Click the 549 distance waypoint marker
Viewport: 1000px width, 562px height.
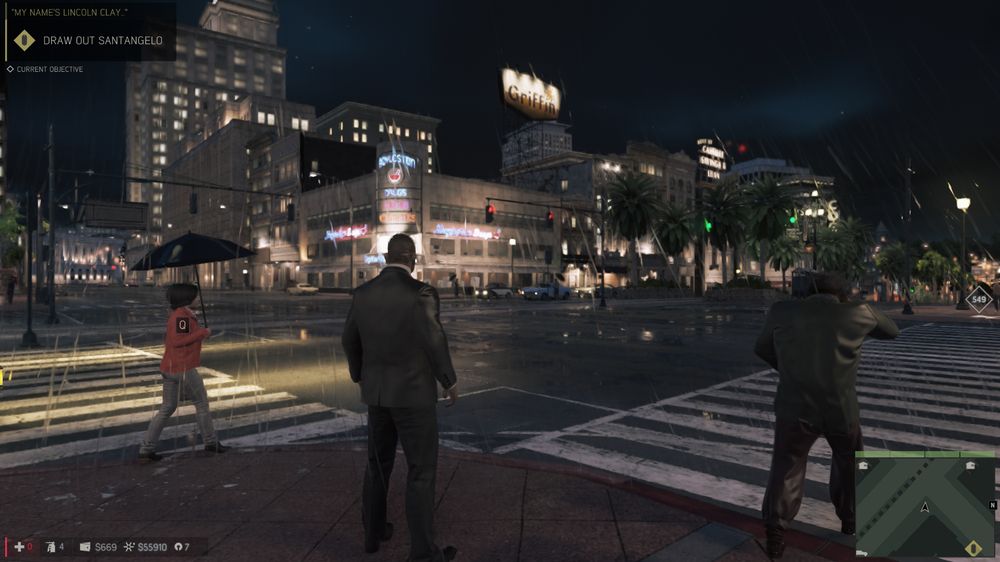coord(979,298)
